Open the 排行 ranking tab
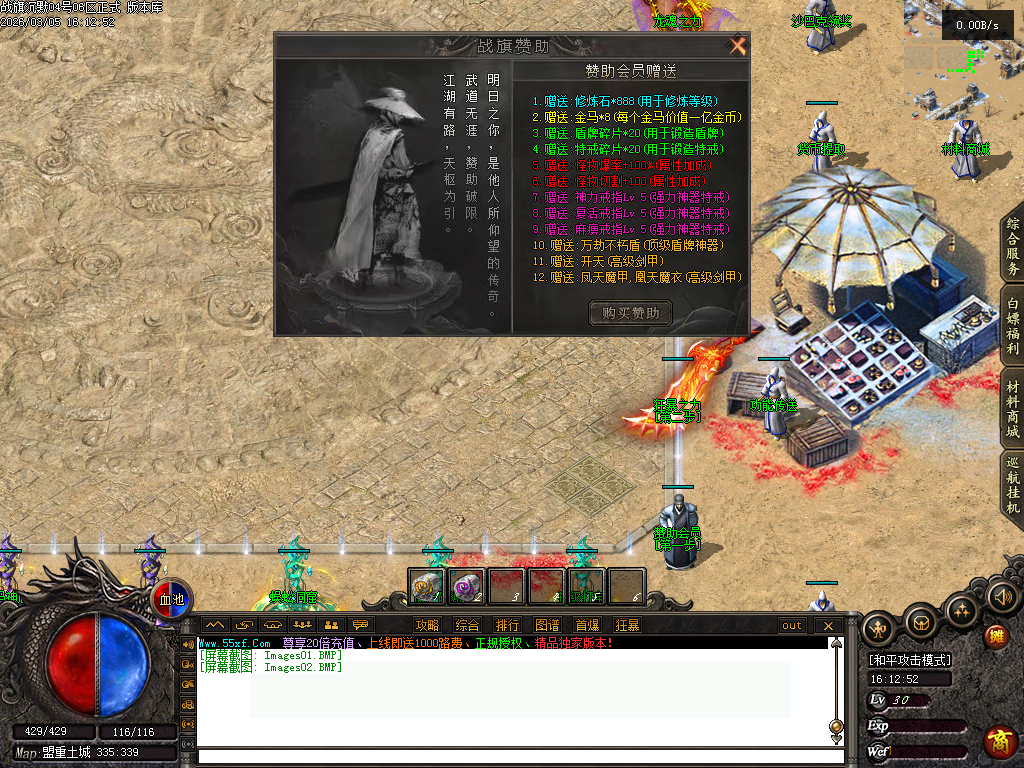The width and height of the screenshot is (1024, 768). tap(507, 625)
